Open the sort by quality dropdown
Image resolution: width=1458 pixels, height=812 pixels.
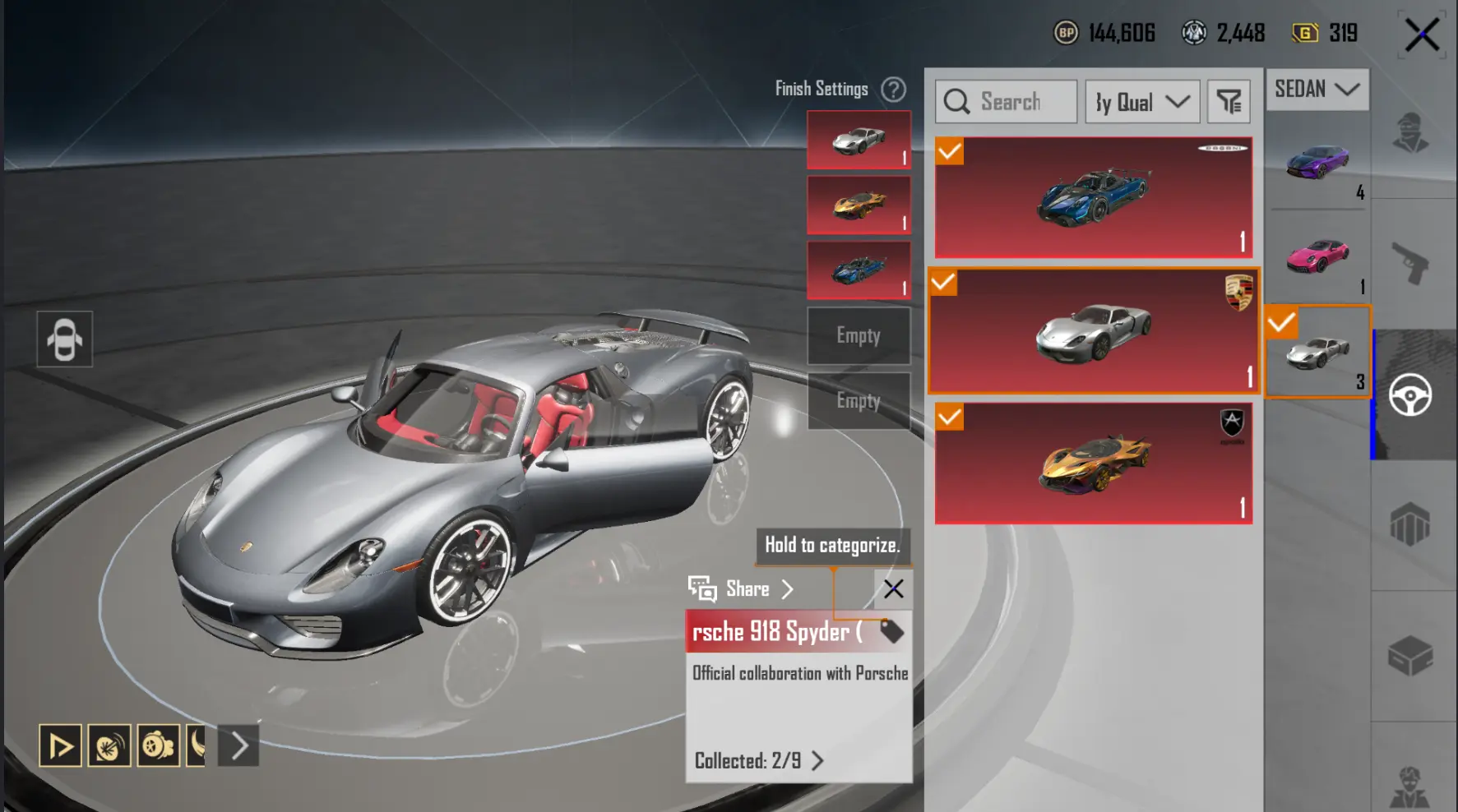click(x=1142, y=102)
